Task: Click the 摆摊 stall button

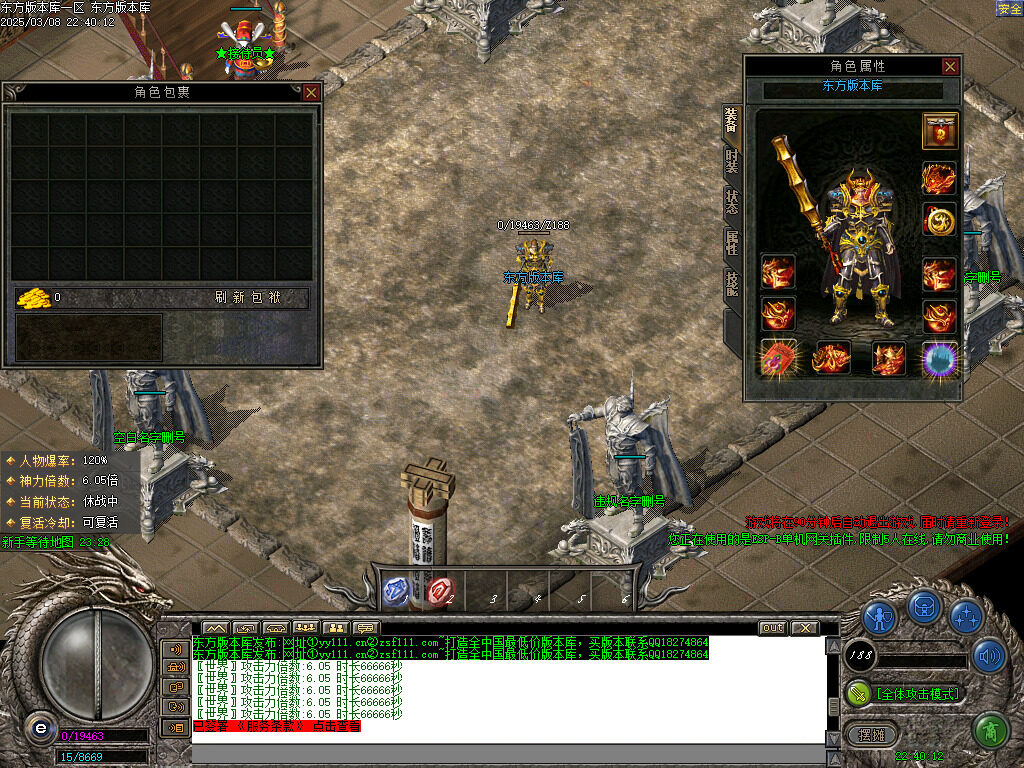Action: 872,734
